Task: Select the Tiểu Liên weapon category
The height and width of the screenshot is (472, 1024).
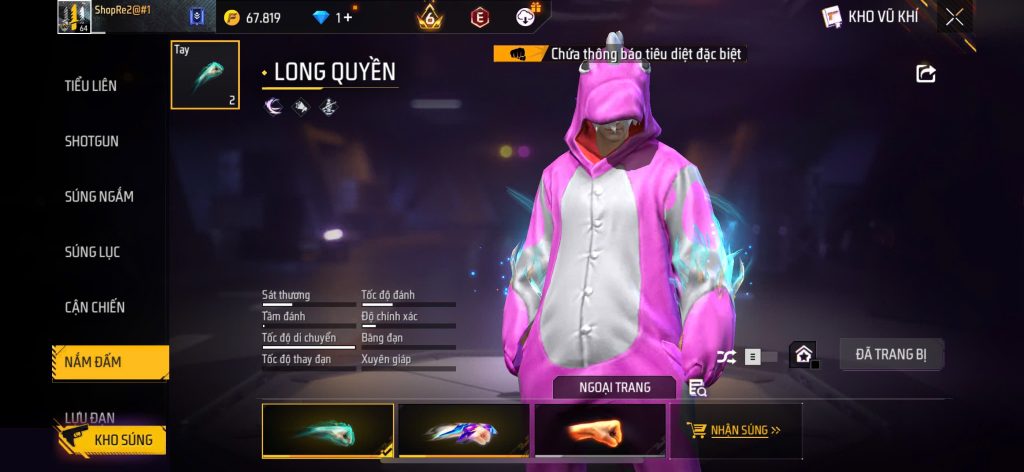Action: point(91,86)
